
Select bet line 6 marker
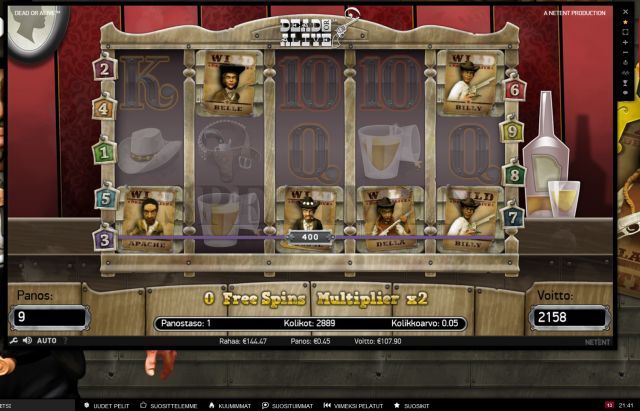click(x=515, y=89)
